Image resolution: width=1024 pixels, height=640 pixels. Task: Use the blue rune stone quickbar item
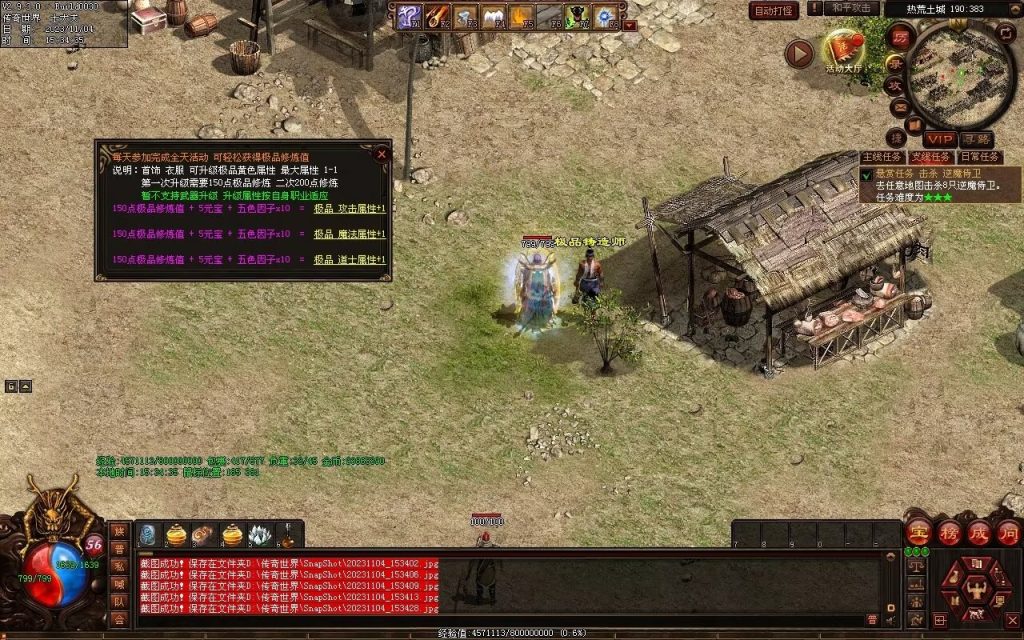click(147, 536)
